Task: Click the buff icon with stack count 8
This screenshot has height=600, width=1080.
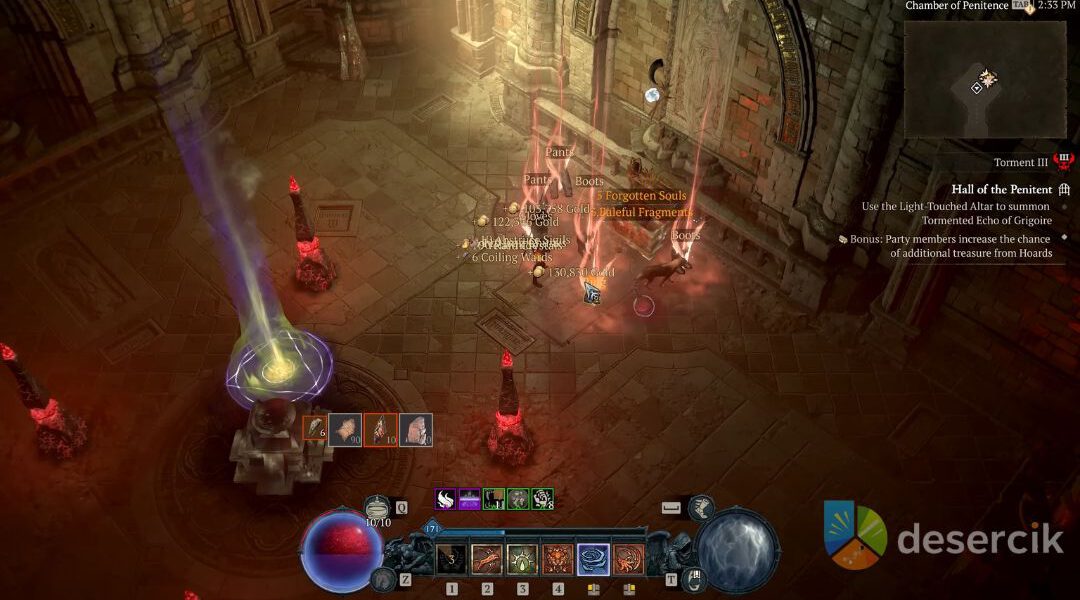Action: tap(542, 499)
